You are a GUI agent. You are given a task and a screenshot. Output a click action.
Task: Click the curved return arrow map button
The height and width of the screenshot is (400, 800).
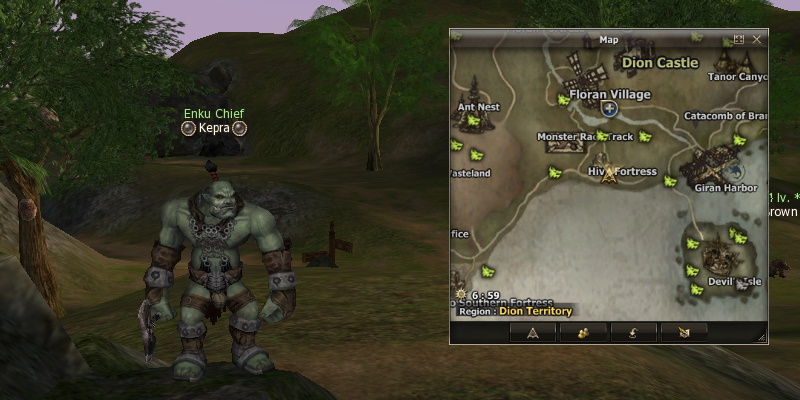(633, 333)
